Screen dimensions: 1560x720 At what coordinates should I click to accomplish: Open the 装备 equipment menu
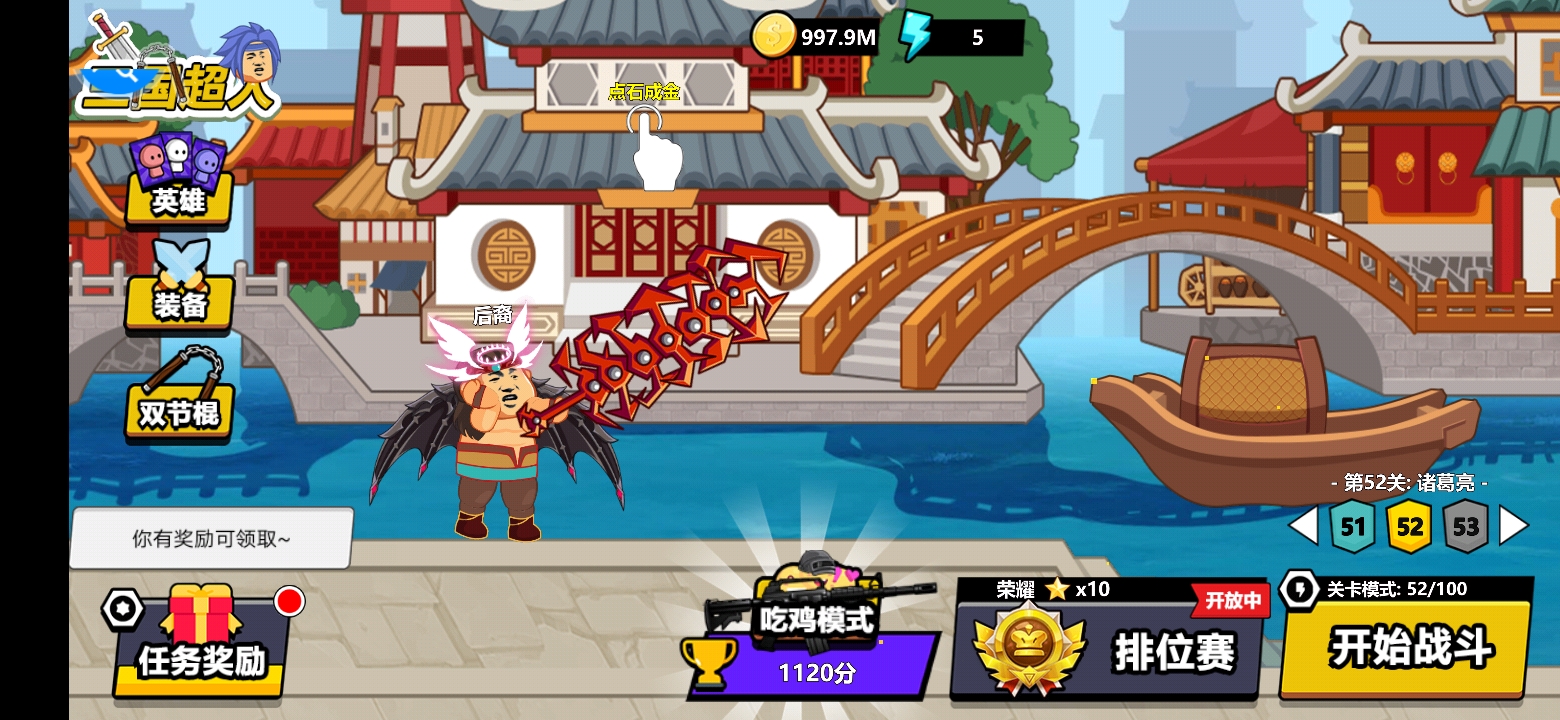180,290
